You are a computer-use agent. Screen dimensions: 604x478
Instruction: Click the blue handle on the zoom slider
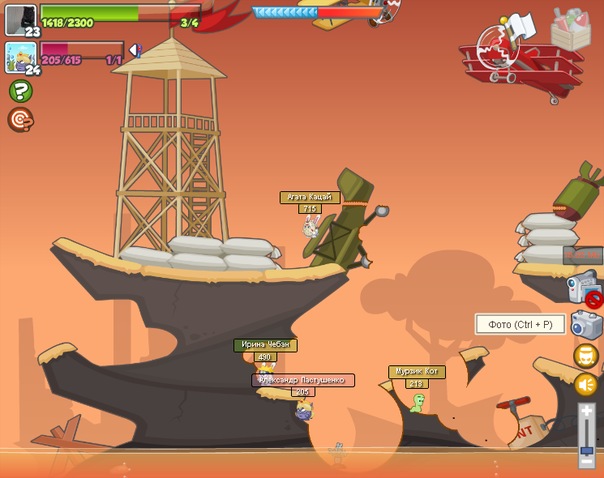coord(587,448)
